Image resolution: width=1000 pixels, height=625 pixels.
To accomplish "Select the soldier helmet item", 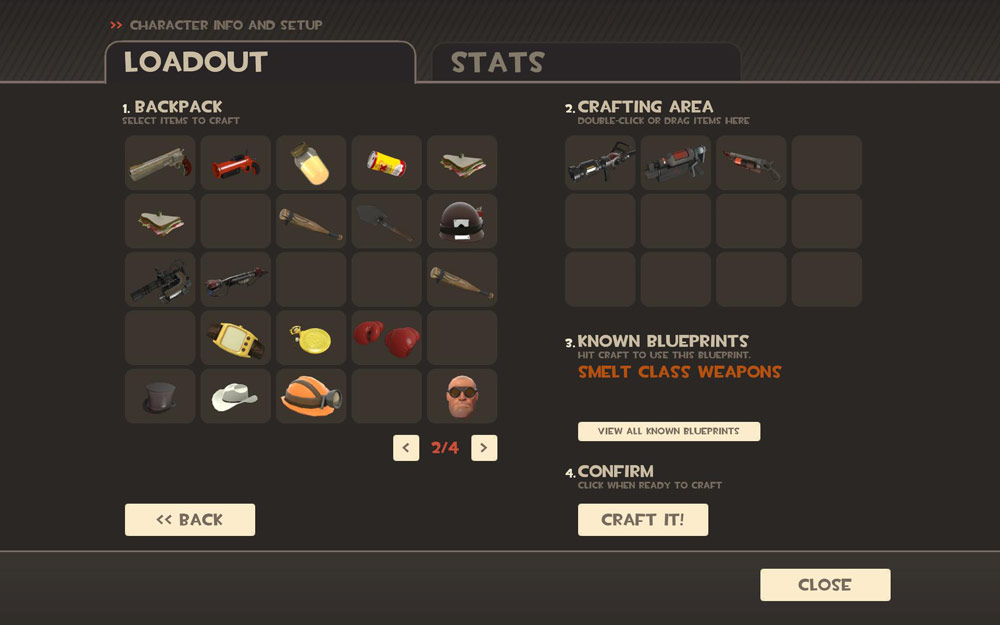I will 462,221.
